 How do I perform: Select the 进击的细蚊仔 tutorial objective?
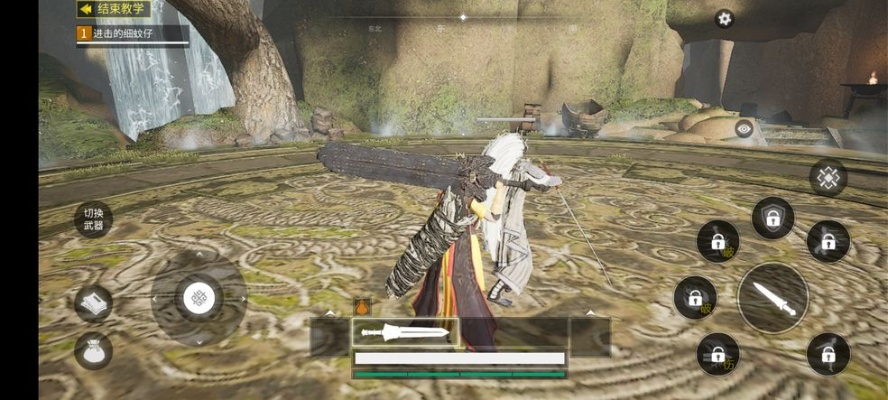pos(132,33)
